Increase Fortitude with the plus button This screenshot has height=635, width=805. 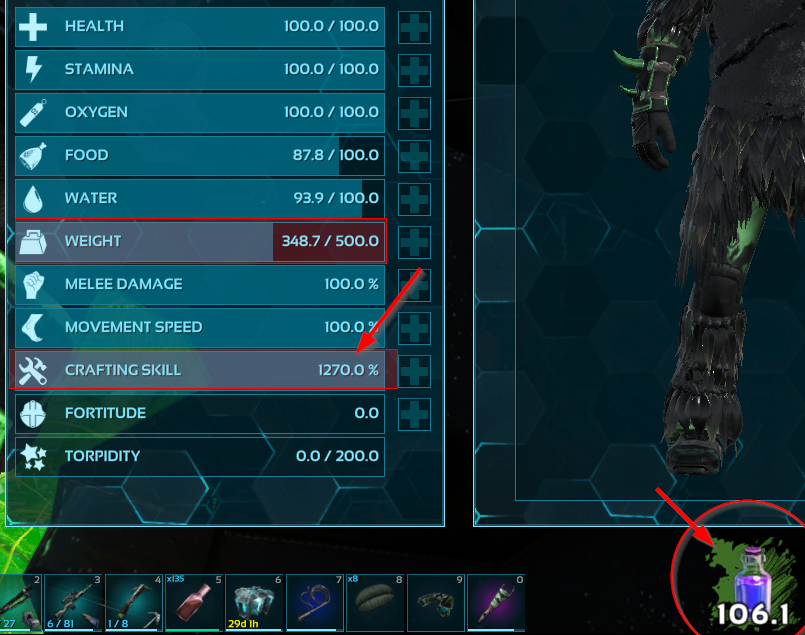(414, 413)
